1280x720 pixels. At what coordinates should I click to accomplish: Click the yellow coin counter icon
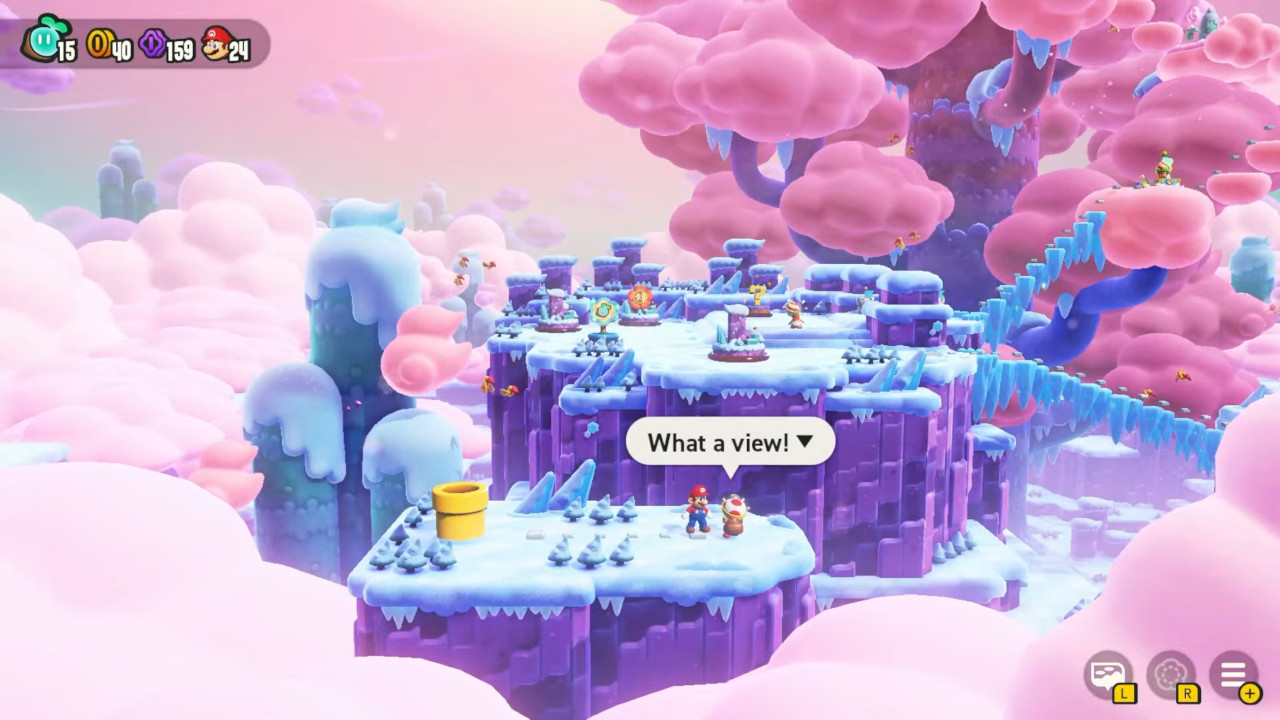[x=100, y=44]
